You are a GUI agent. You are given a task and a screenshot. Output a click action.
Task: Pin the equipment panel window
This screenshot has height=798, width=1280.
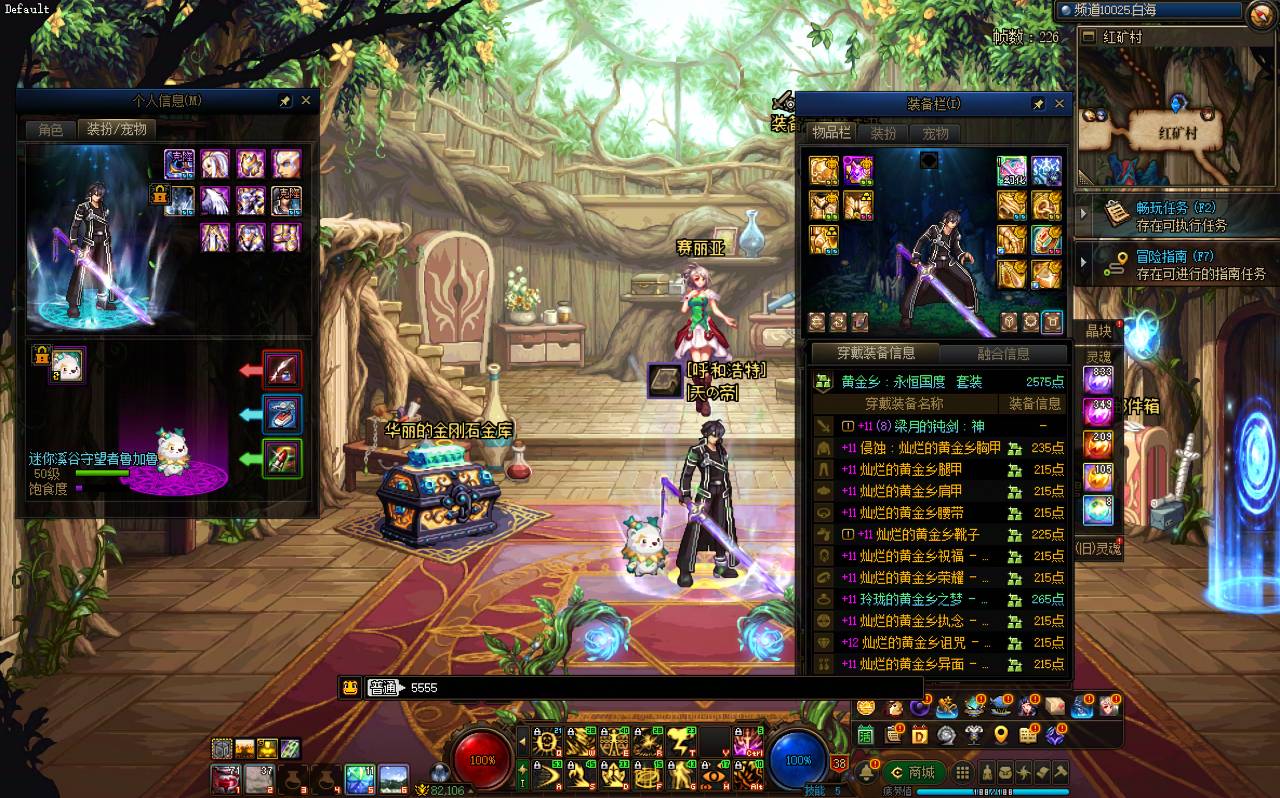pos(1038,103)
